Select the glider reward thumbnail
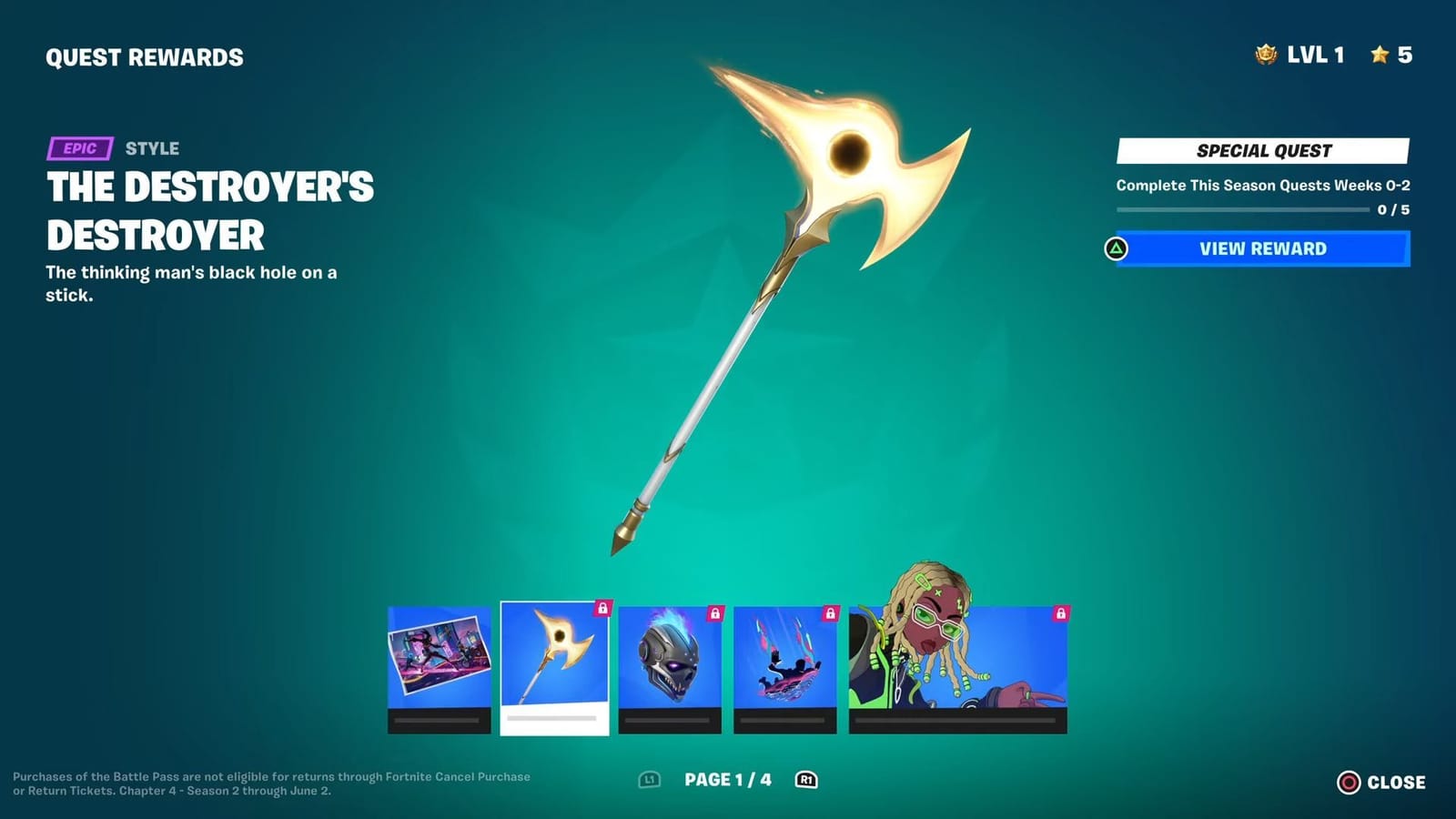 pyautogui.click(x=788, y=664)
